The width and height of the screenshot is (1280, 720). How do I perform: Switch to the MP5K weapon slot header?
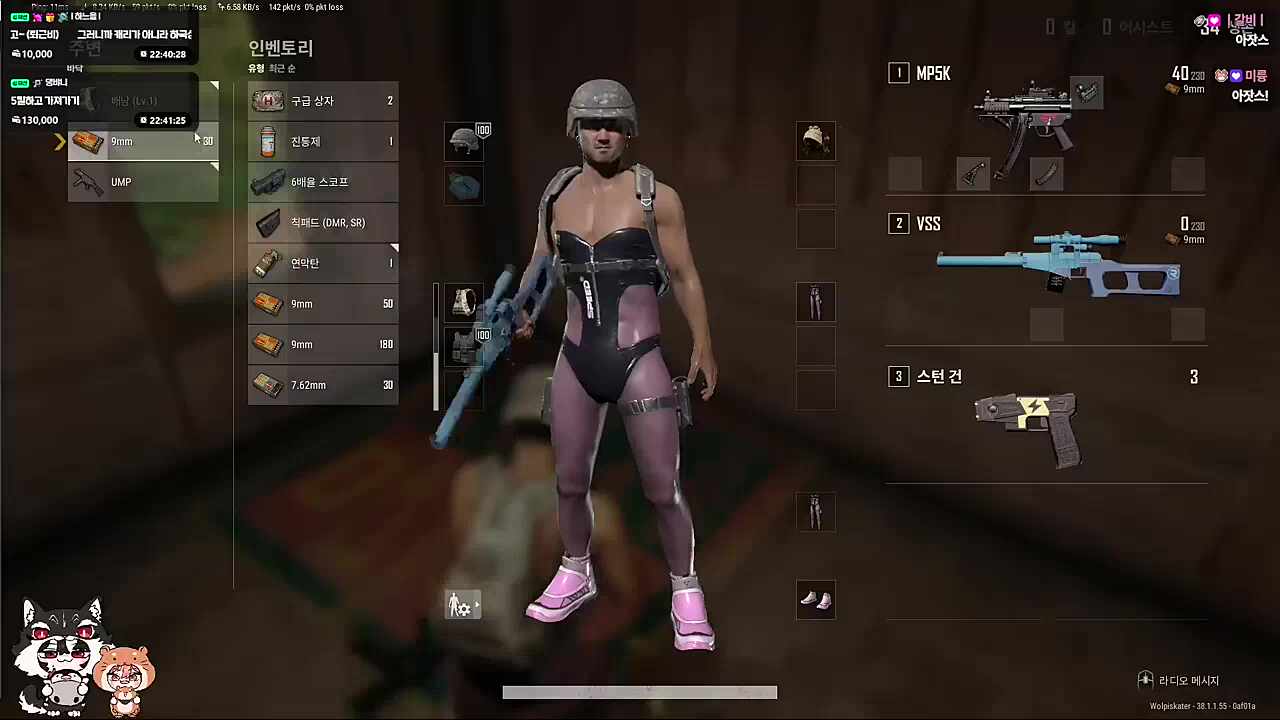[933, 73]
